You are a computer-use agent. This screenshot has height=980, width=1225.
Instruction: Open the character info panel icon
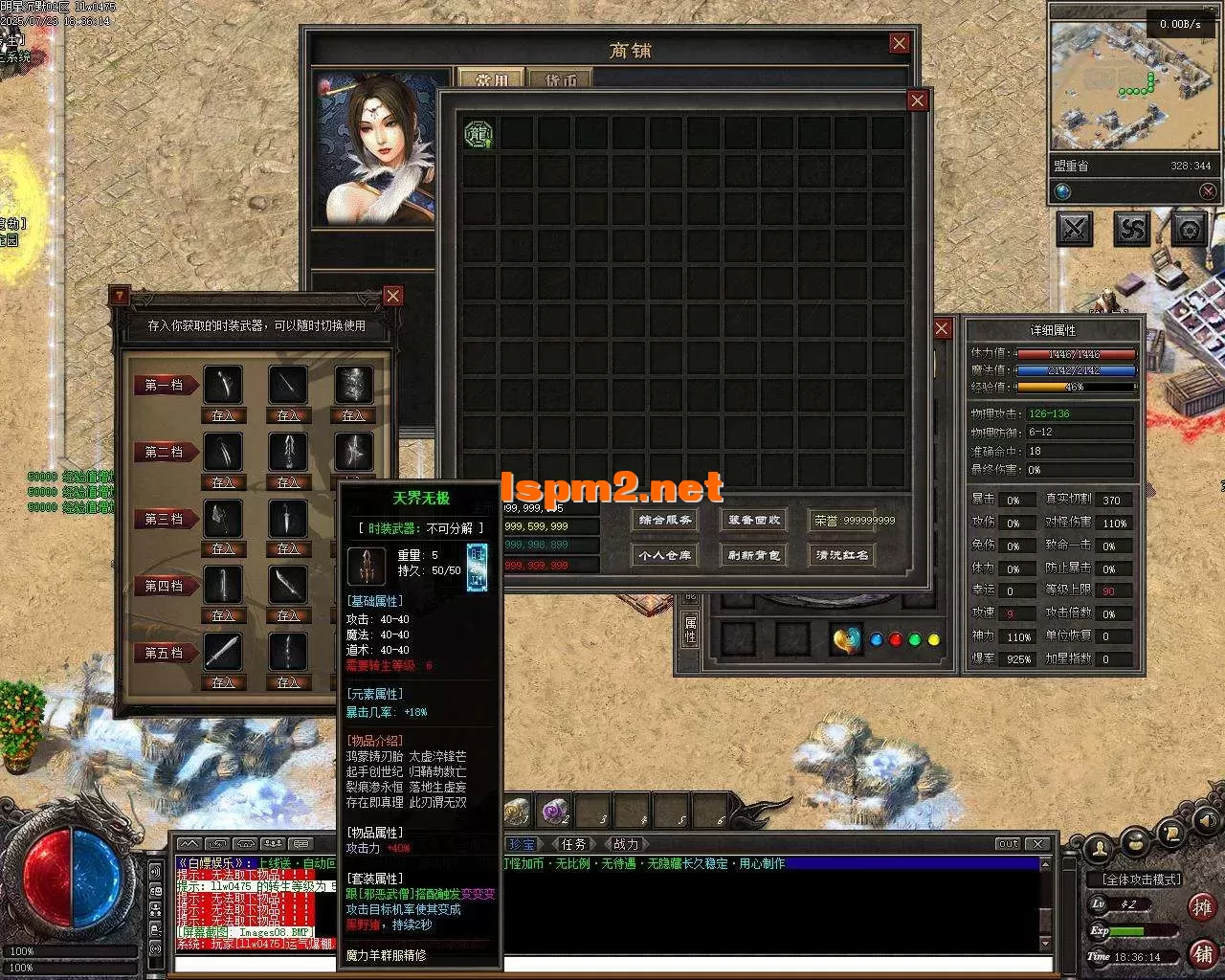point(1099,847)
